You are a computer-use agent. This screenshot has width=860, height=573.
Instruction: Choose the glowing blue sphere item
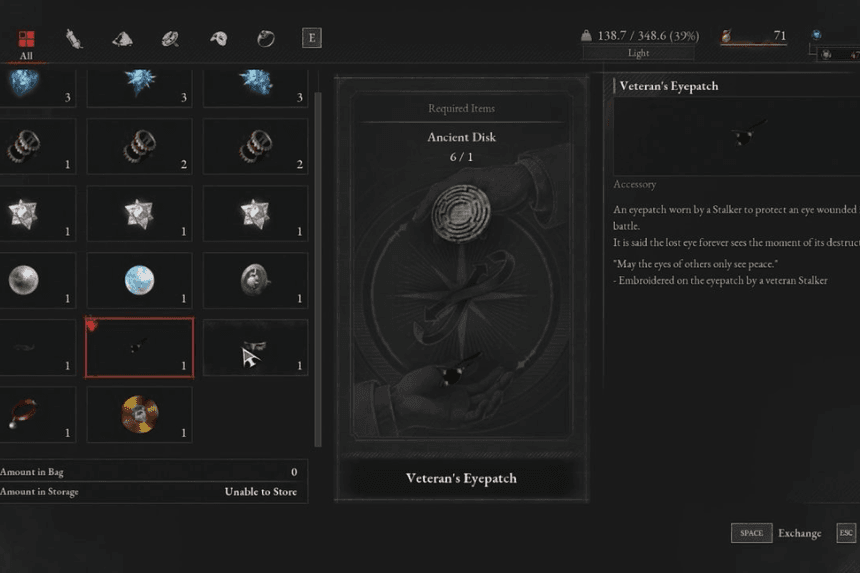pyautogui.click(x=139, y=280)
